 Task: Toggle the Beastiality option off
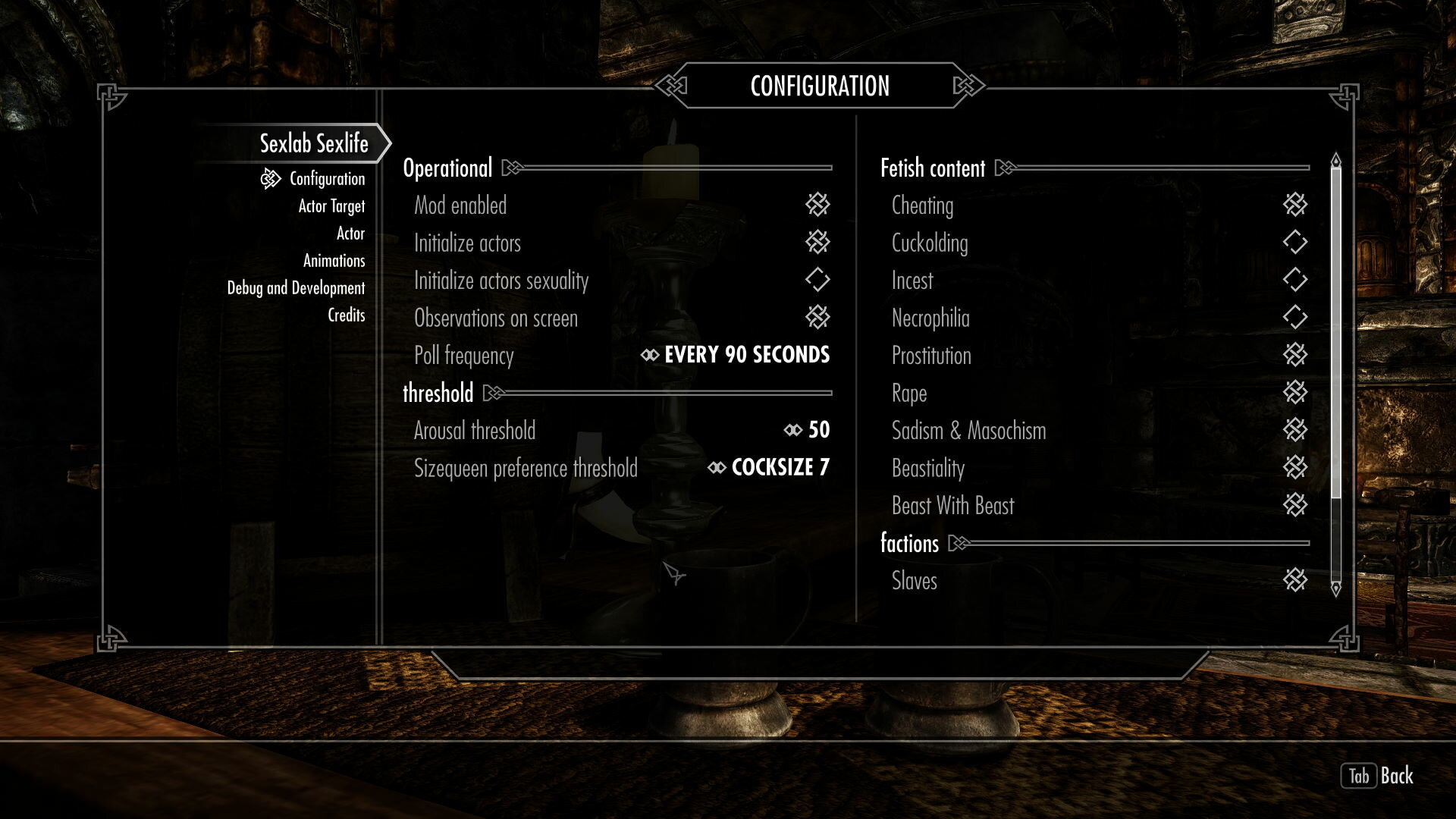tap(1294, 468)
